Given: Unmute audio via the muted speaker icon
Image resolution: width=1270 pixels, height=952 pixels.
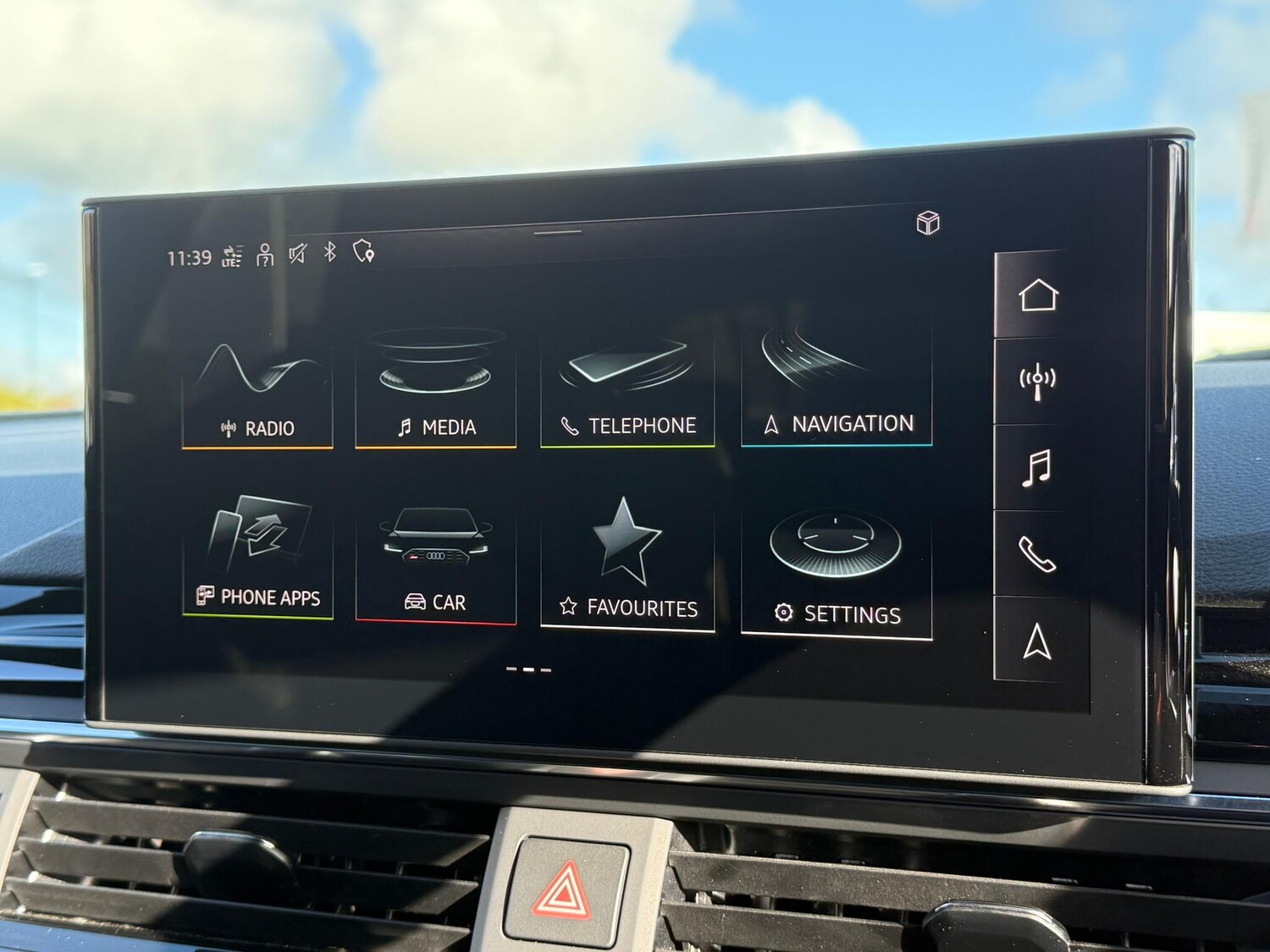Looking at the screenshot, I should 297,254.
